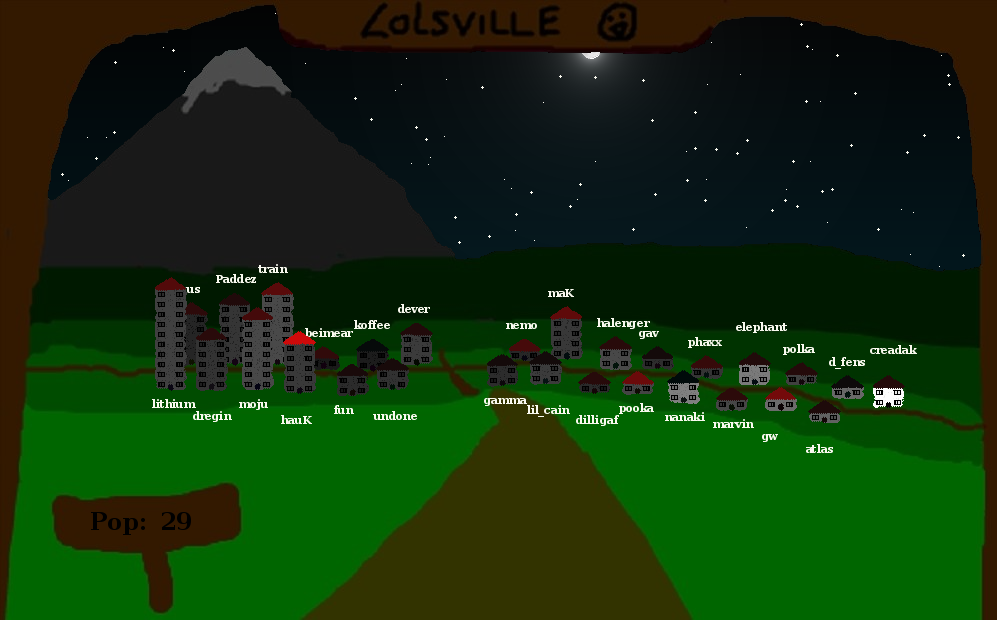The width and height of the screenshot is (997, 620).
Task: Select creadak's white highlighted house
Action: point(888,393)
